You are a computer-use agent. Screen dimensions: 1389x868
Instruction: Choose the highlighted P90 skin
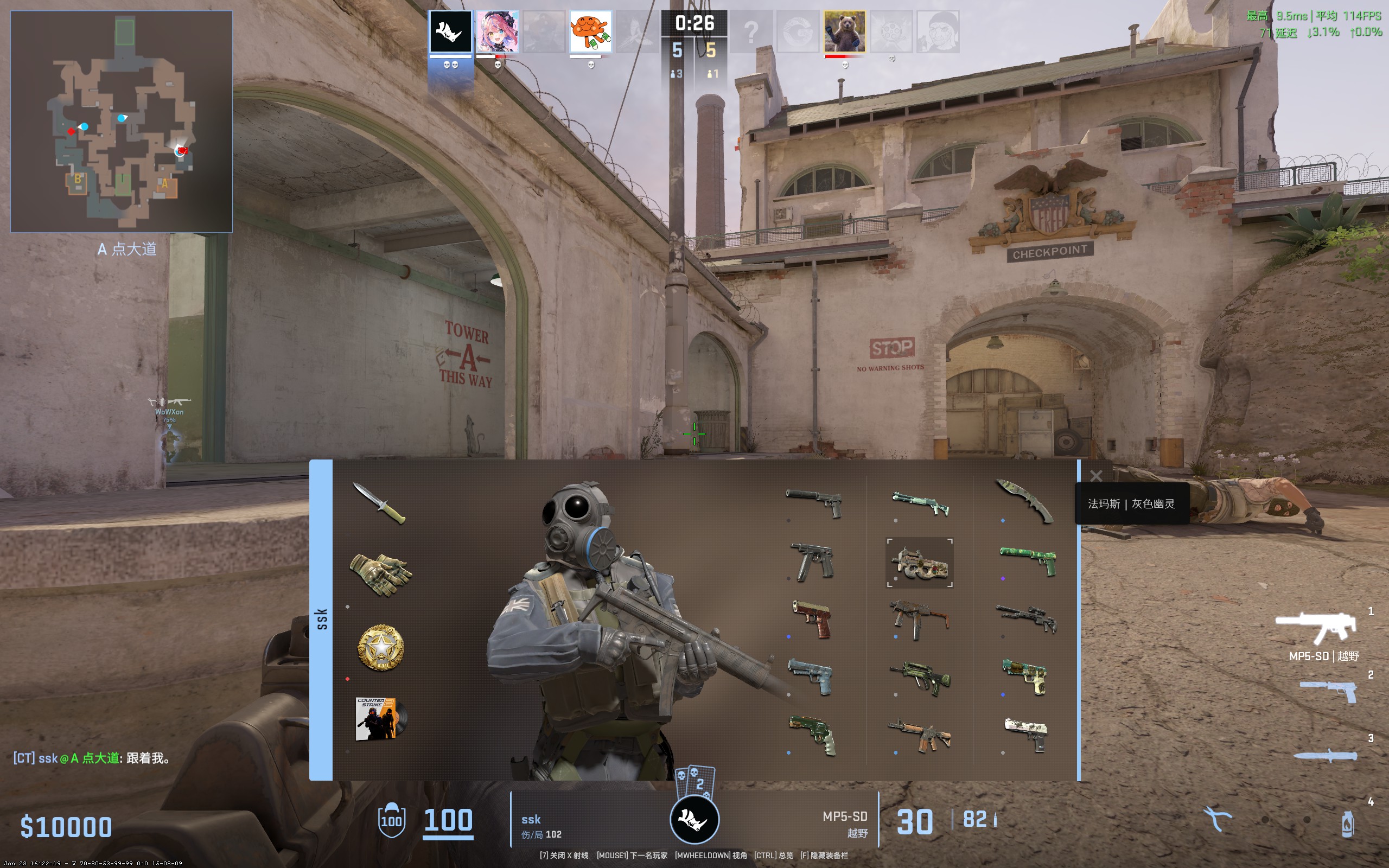pyautogui.click(x=920, y=563)
